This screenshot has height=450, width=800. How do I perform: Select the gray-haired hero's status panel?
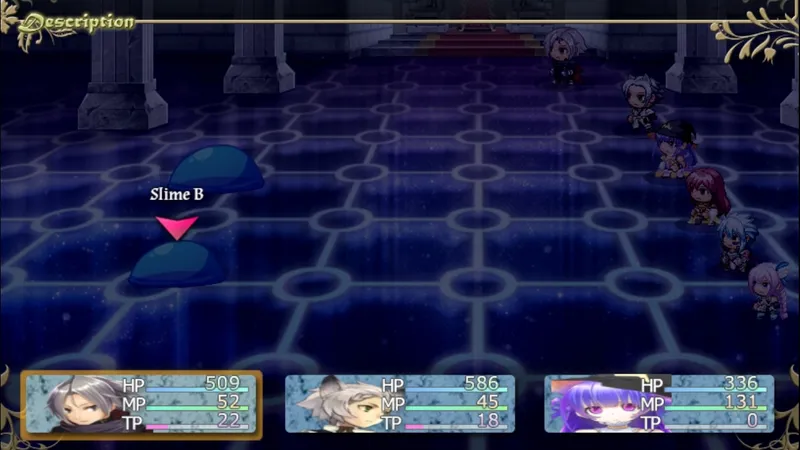pos(142,402)
